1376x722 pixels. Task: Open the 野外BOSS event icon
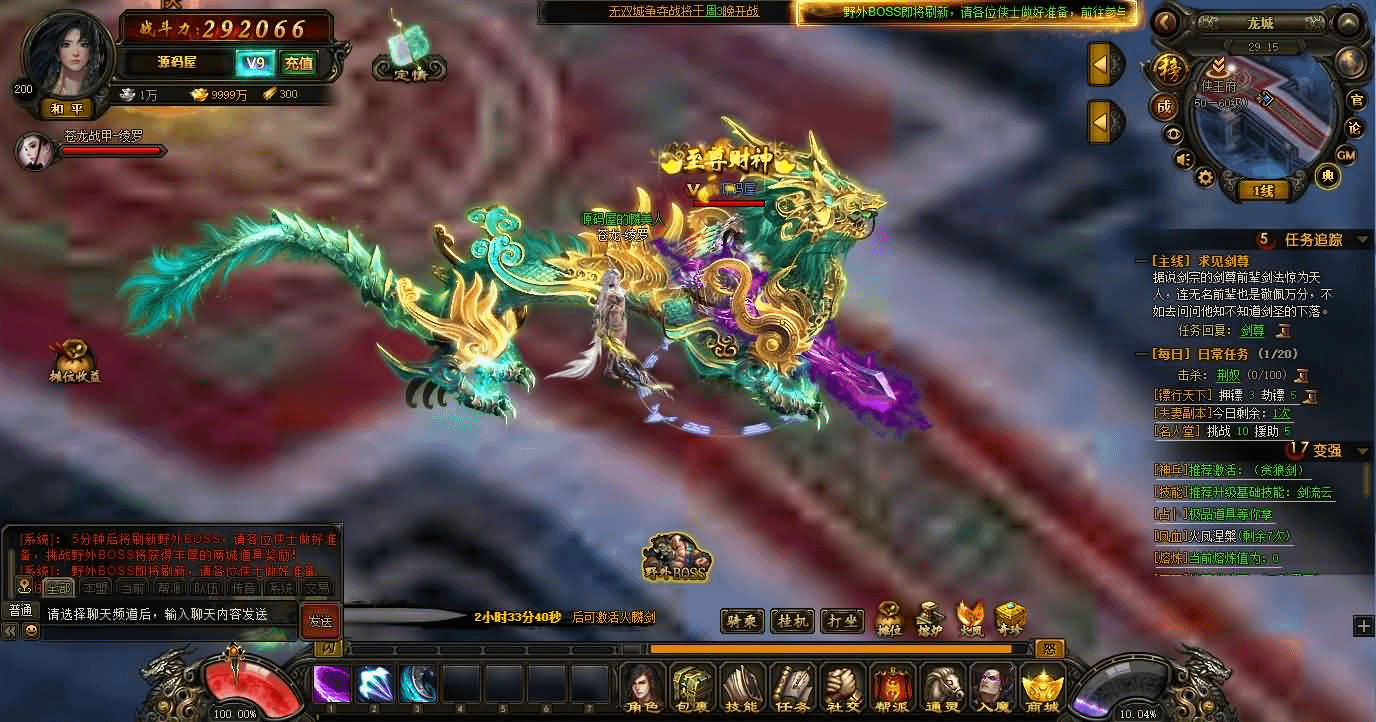point(677,557)
